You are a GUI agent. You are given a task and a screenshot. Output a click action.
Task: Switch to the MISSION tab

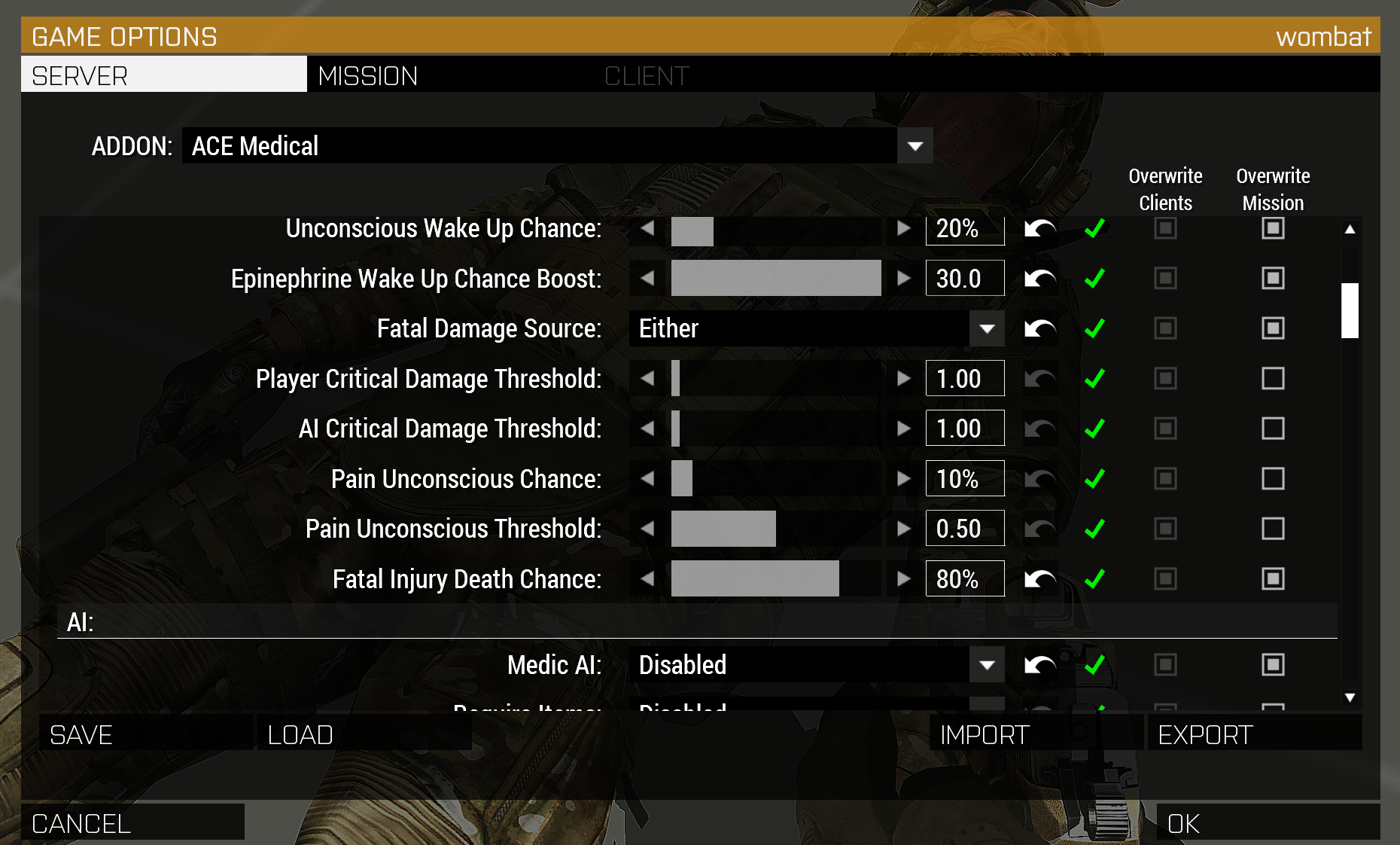coord(368,75)
